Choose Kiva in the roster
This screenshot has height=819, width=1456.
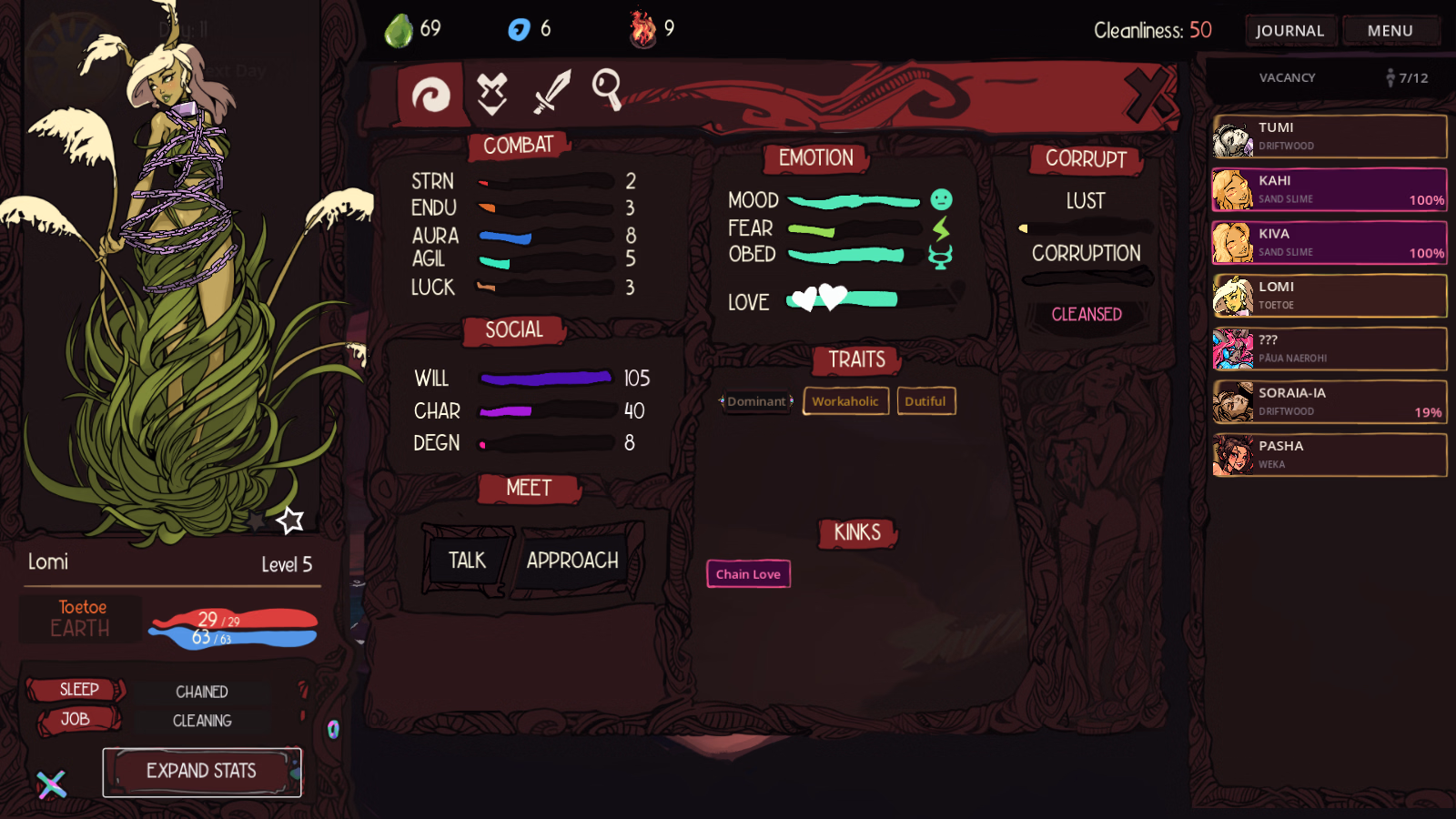(x=1329, y=243)
